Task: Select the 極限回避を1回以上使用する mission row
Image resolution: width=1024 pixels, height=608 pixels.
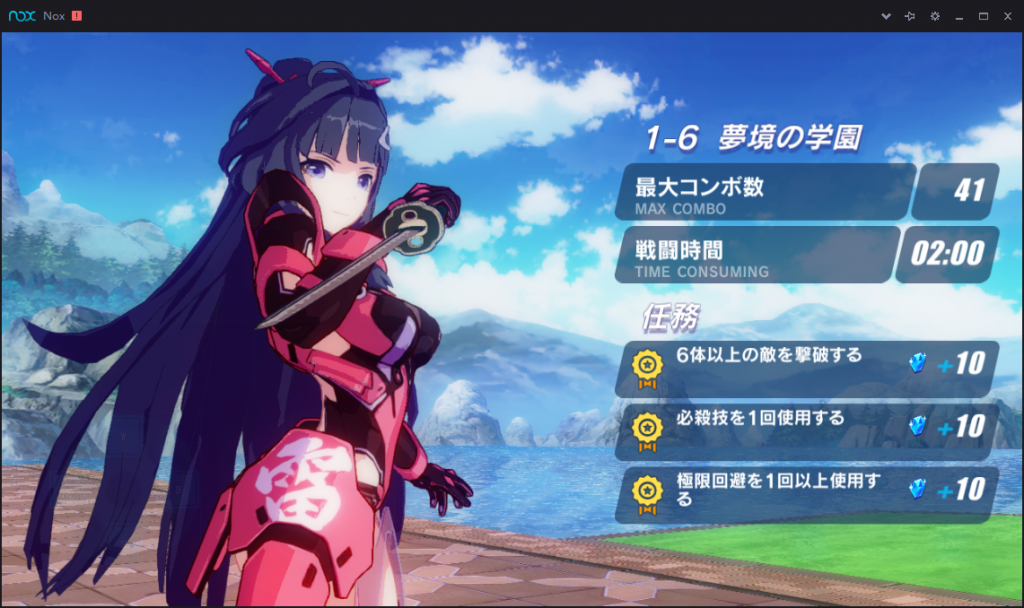Action: pos(806,492)
